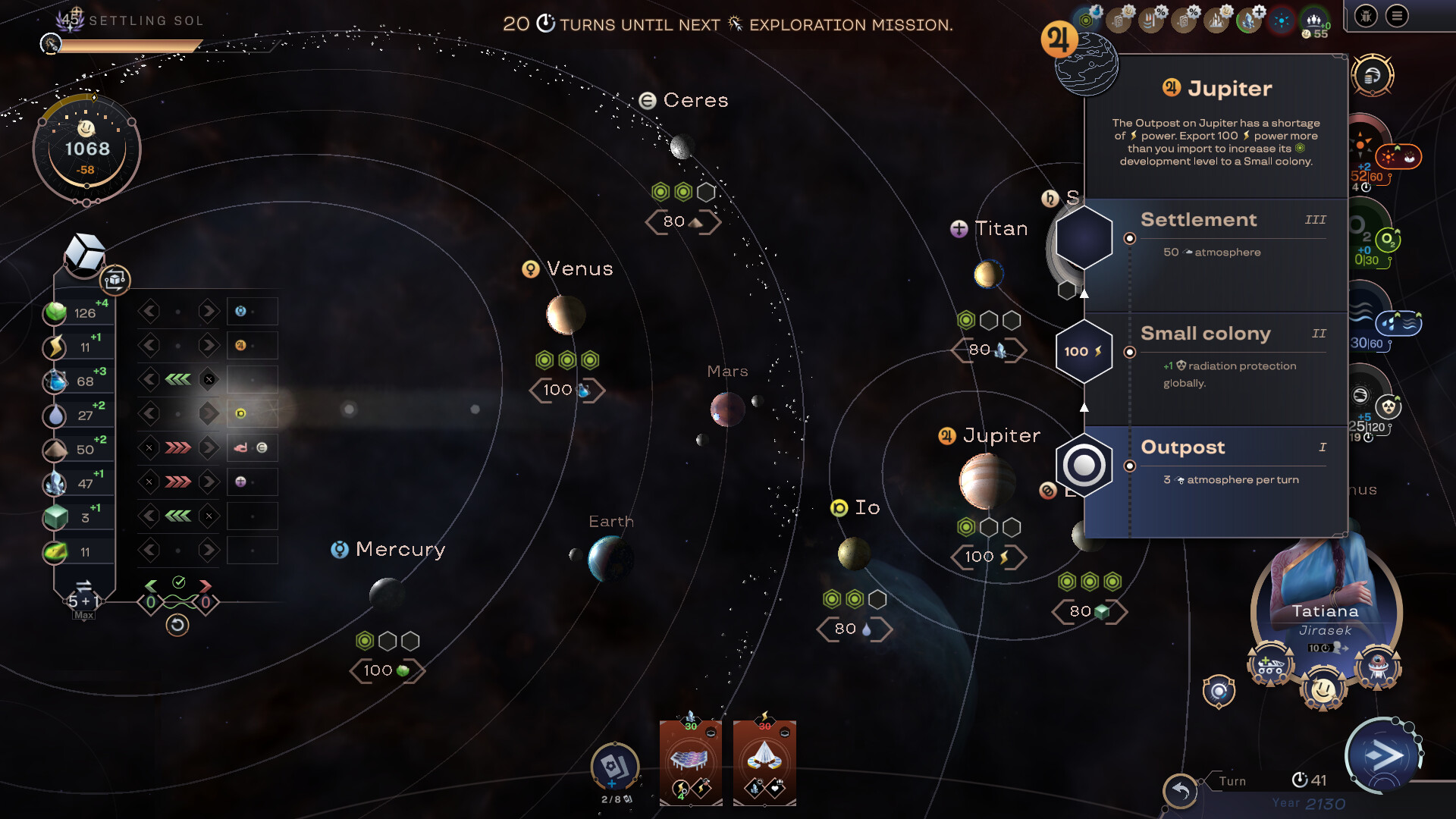Viewport: 1456px width, 819px height.
Task: Select the left tent card at the bottom
Action: coord(691,762)
